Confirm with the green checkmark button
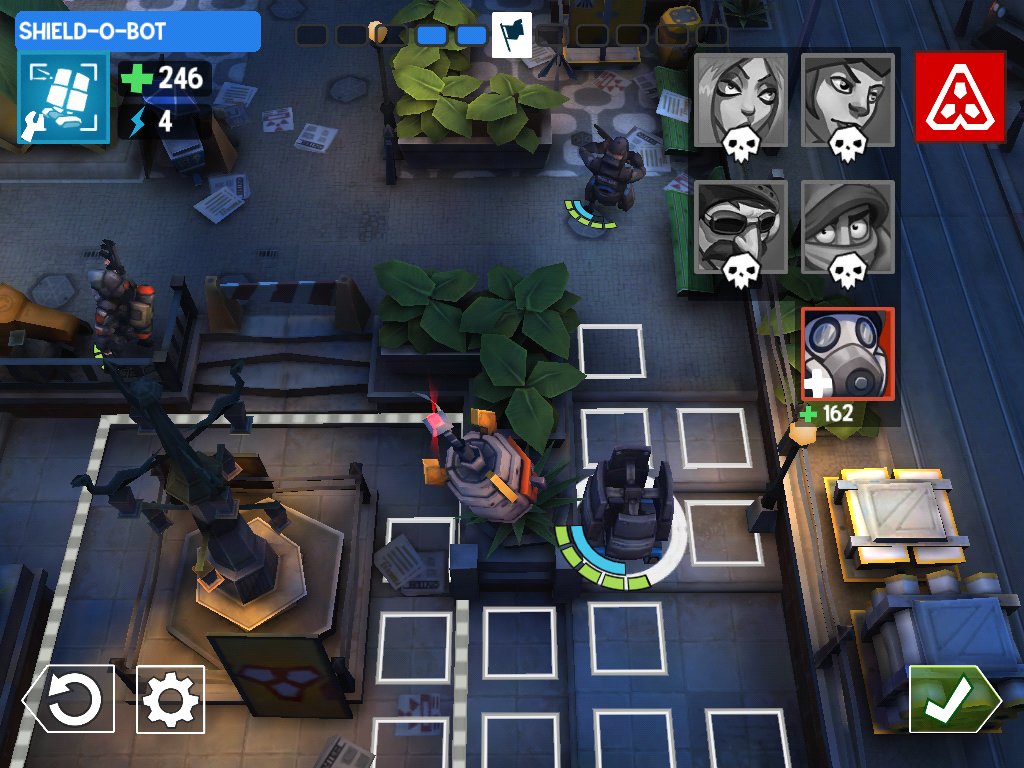1024x768 pixels. 952,699
